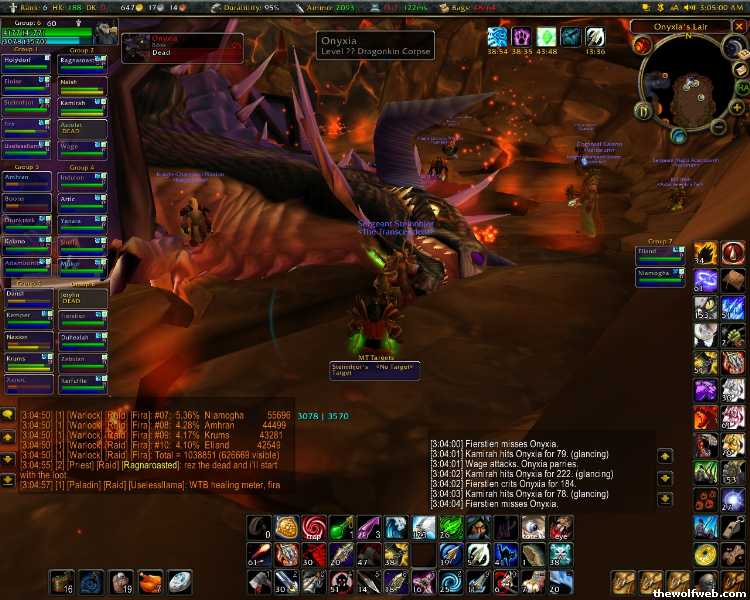750x600 pixels.
Task: Click the gold coin icon in side bar
Action: [706, 553]
